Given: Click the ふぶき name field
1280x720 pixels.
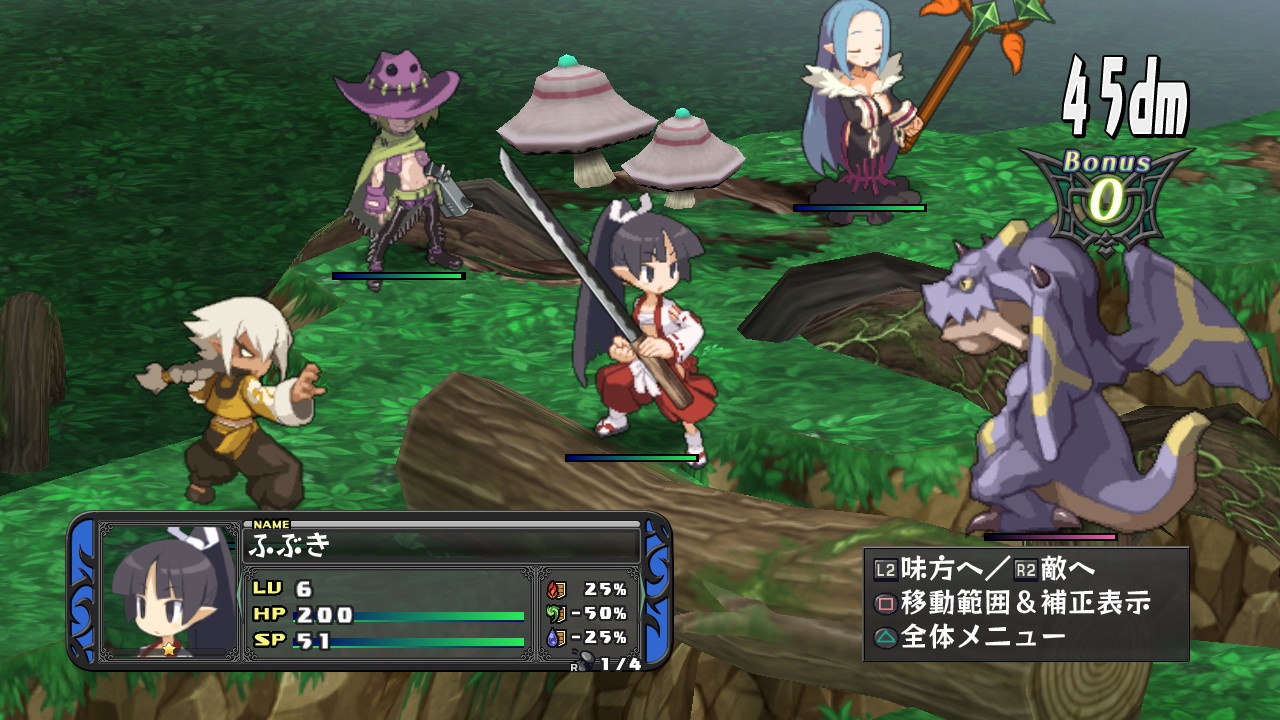Looking at the screenshot, I should pyautogui.click(x=441, y=545).
